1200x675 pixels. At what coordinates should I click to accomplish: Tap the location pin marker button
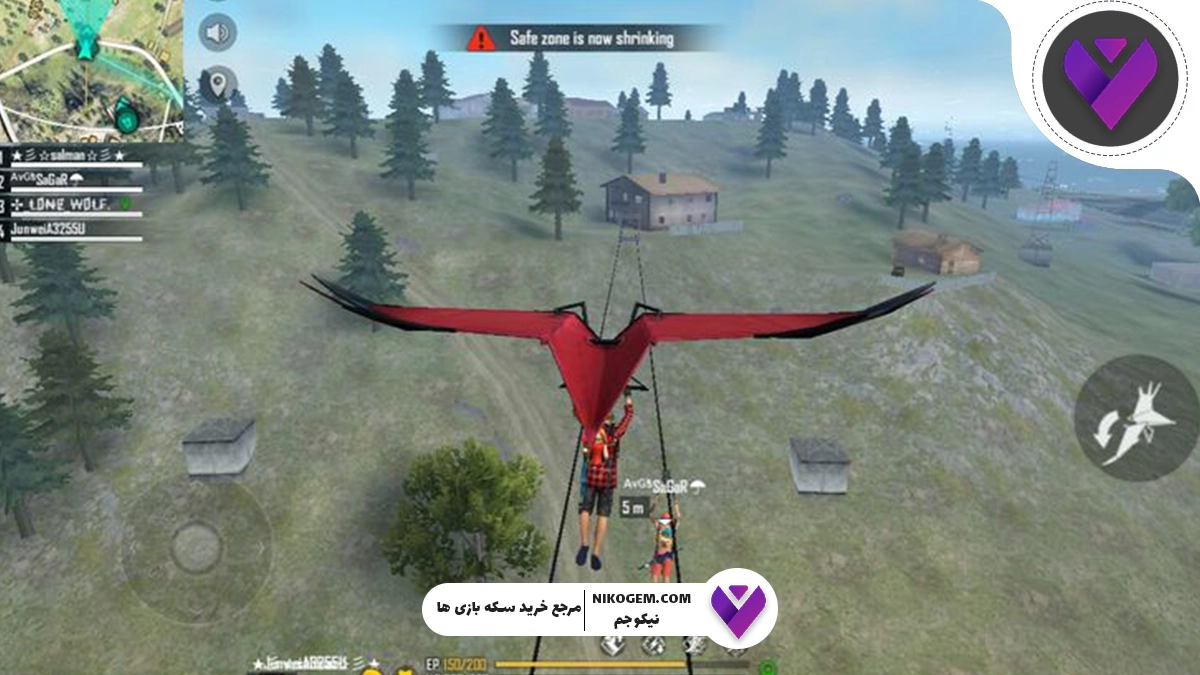(216, 84)
